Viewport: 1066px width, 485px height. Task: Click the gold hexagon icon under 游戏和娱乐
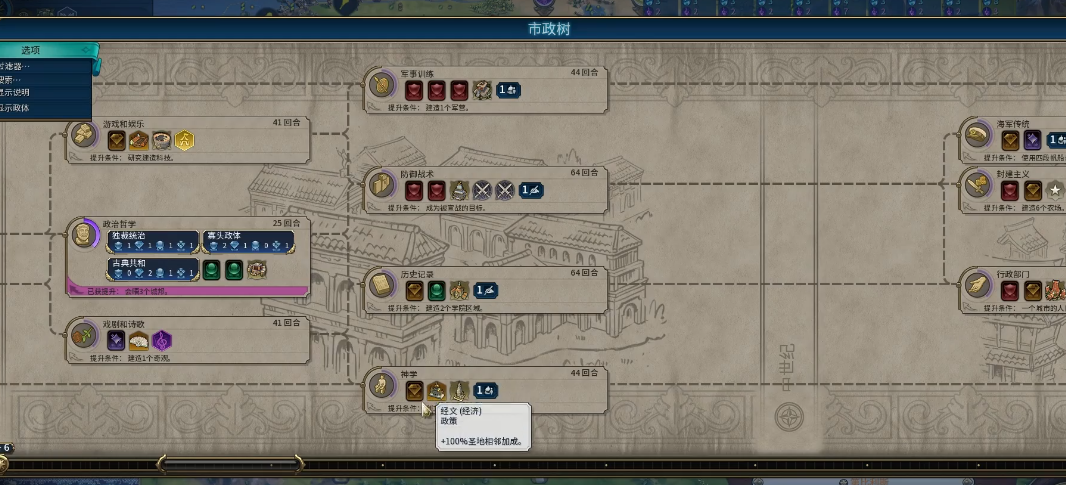[x=184, y=140]
